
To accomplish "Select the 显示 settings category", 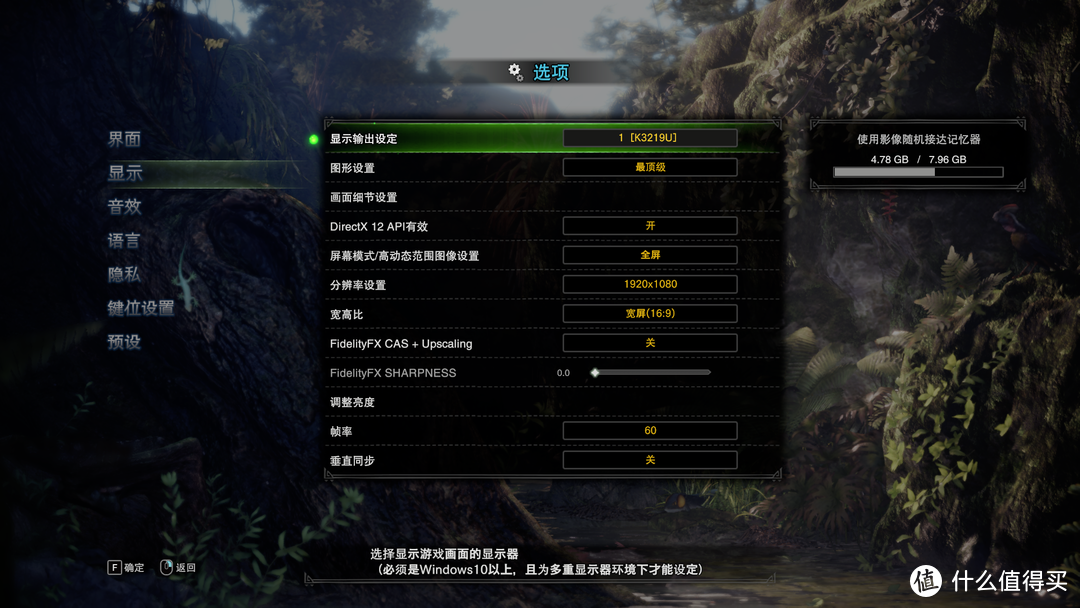I will pyautogui.click(x=126, y=173).
